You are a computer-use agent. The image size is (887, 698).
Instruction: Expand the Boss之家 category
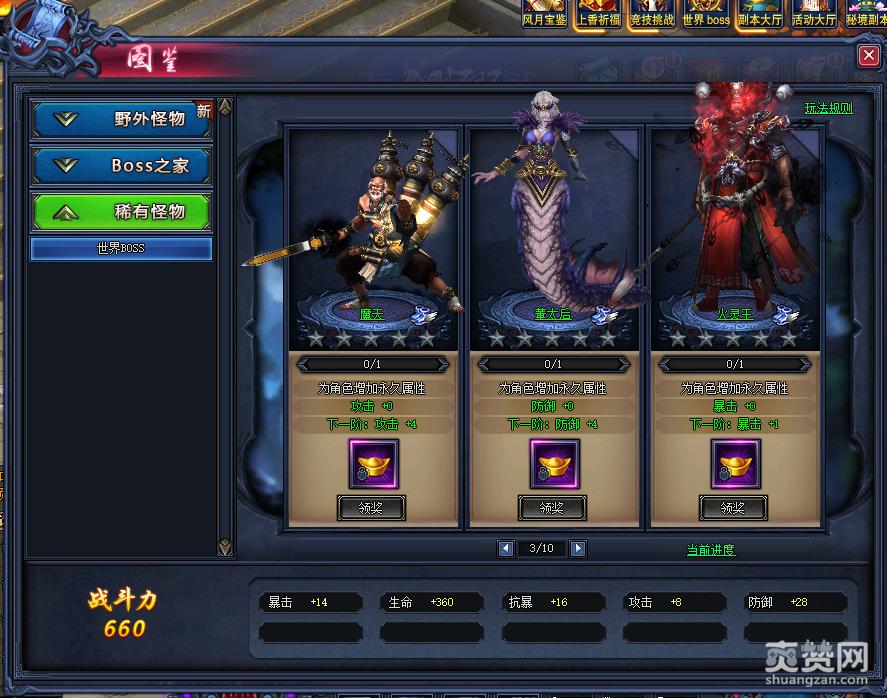(121, 166)
